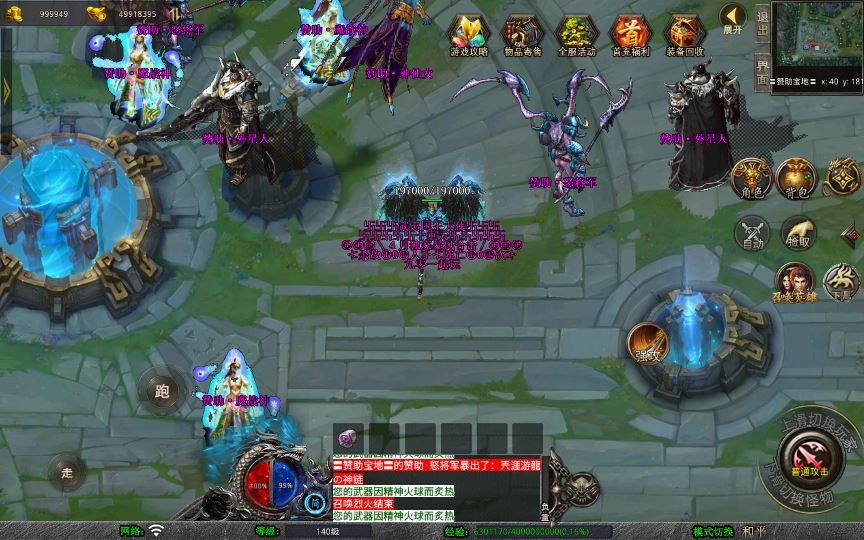Open the 游戏攻略 game guide icon

(x=467, y=33)
